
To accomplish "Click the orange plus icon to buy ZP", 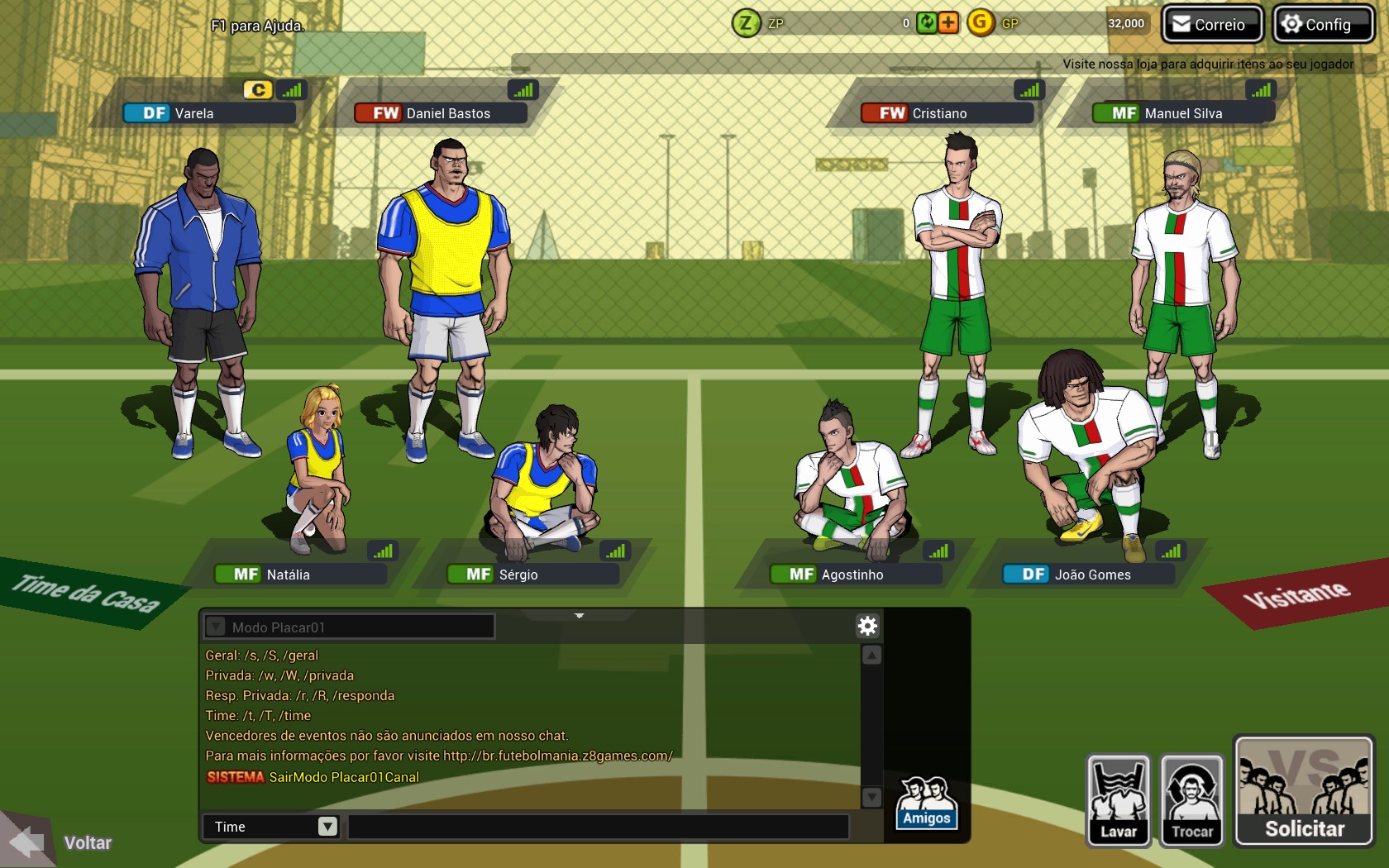I will (948, 23).
